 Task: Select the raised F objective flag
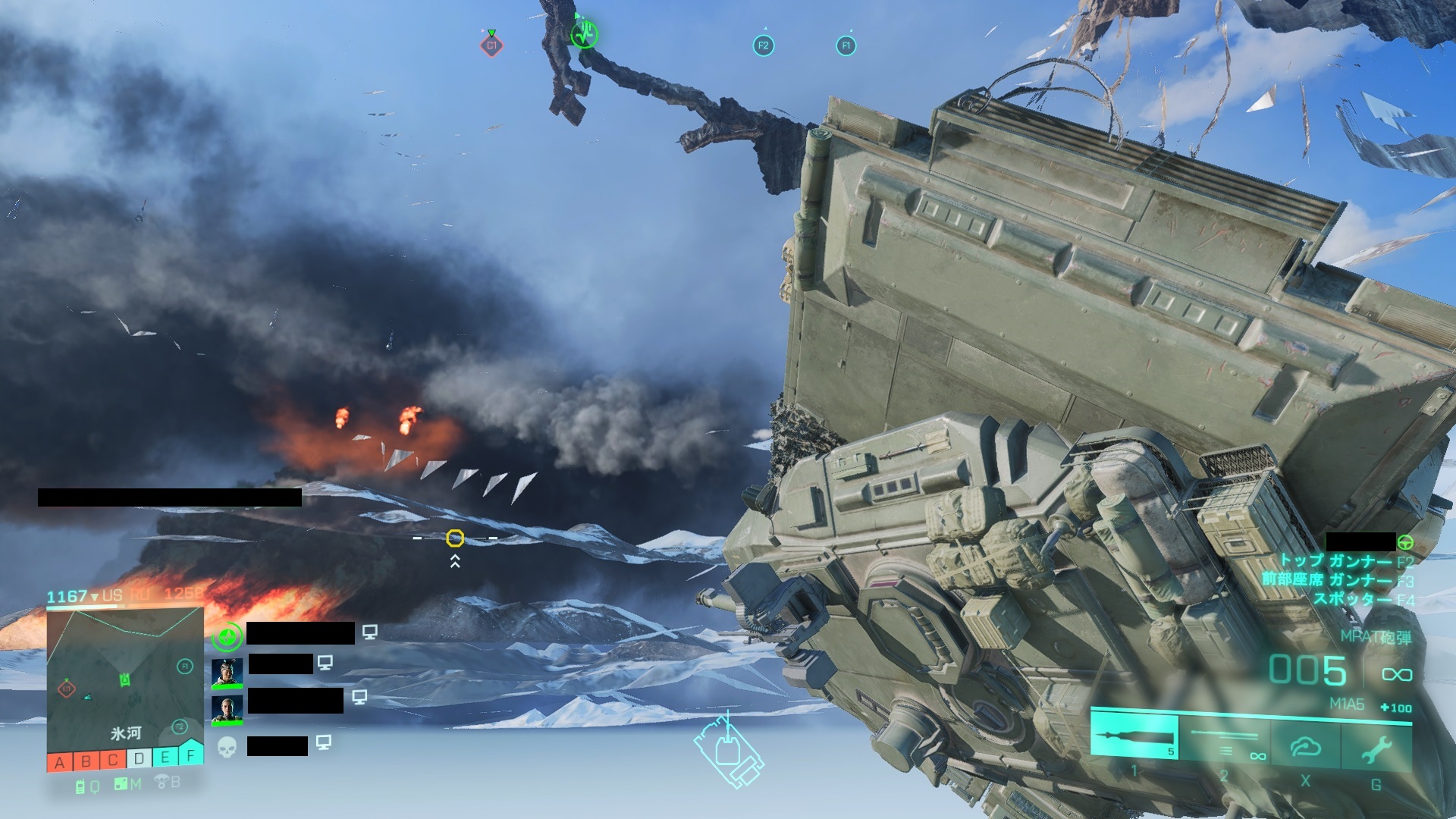(191, 754)
